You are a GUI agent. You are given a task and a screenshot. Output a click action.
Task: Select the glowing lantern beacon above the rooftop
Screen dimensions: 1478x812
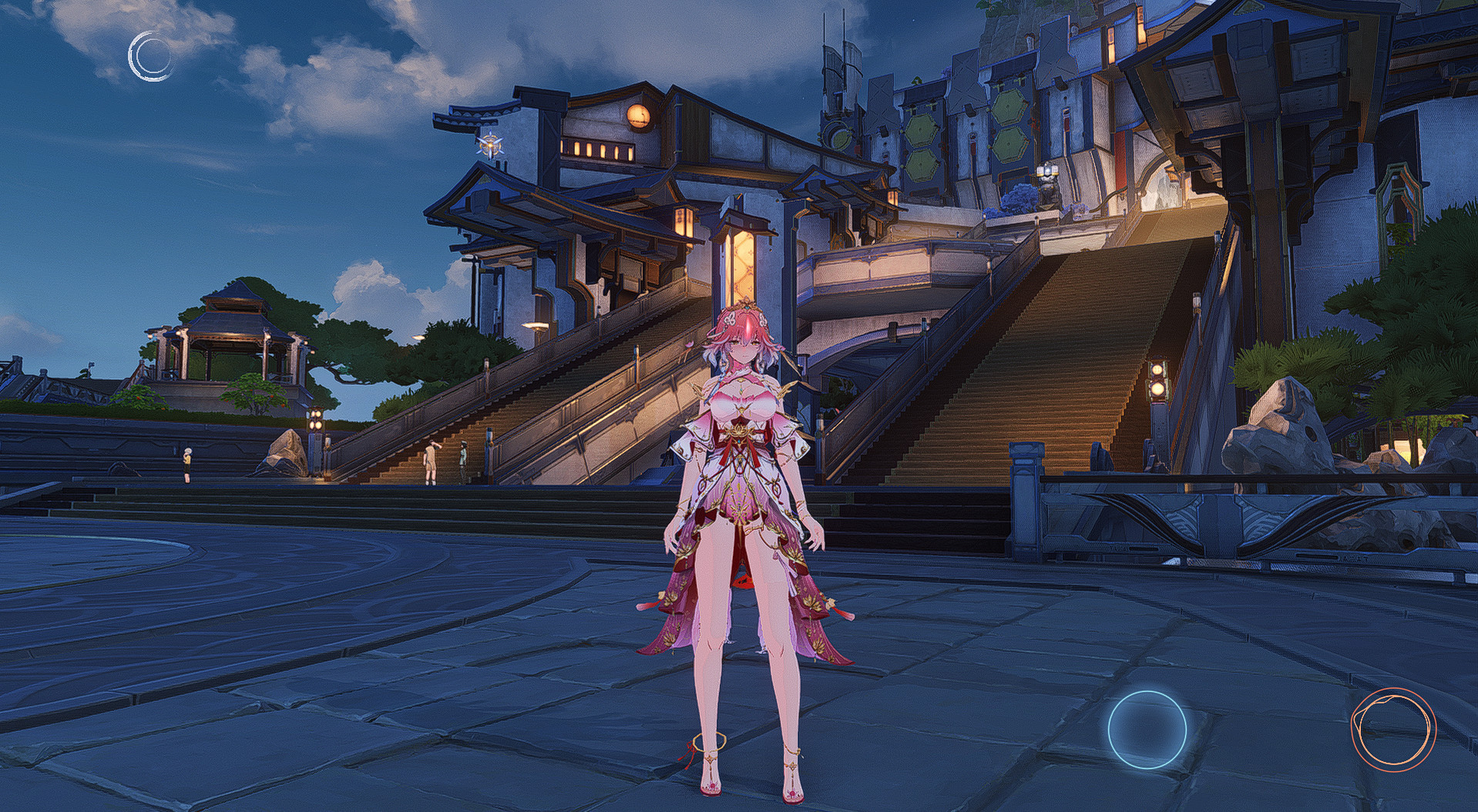491,144
